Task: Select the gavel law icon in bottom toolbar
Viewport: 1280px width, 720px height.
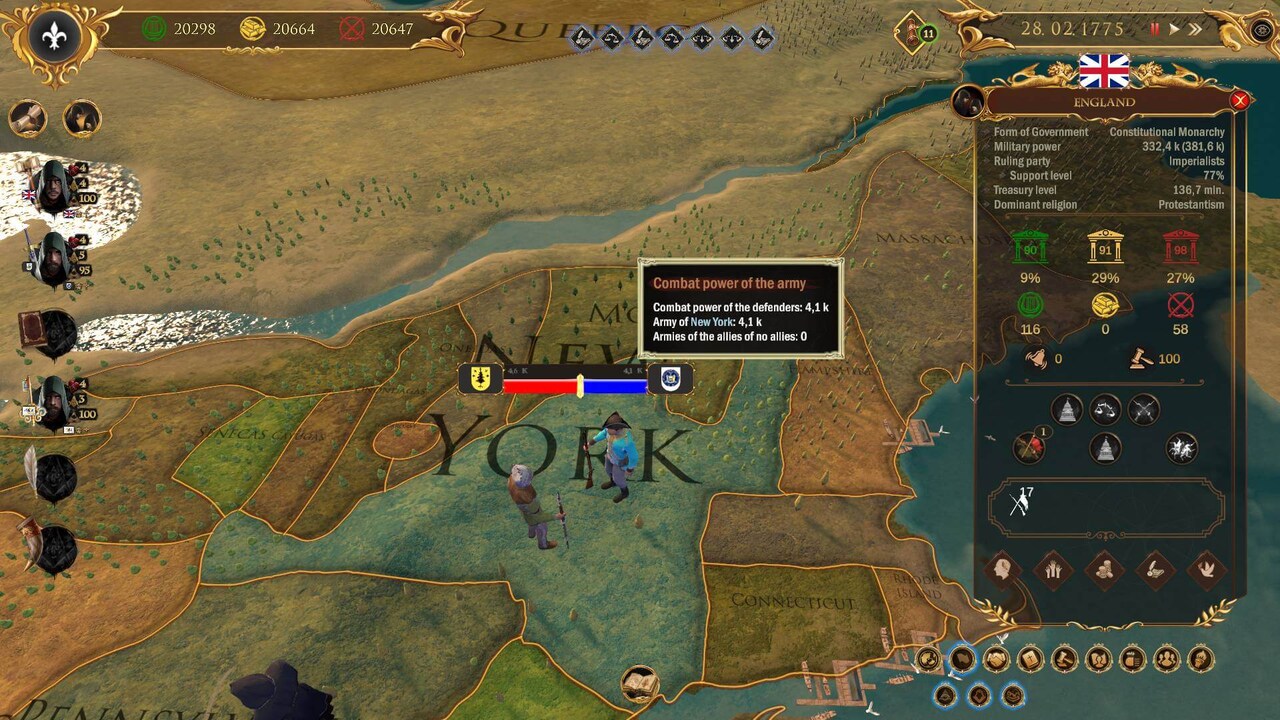Action: tap(1064, 659)
